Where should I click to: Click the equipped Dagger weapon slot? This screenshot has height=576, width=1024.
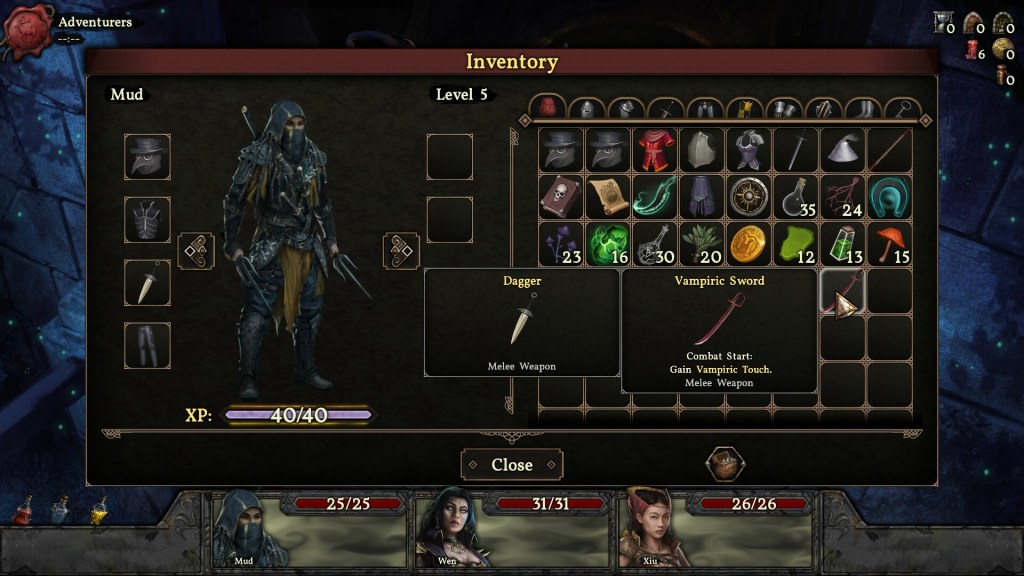click(147, 282)
